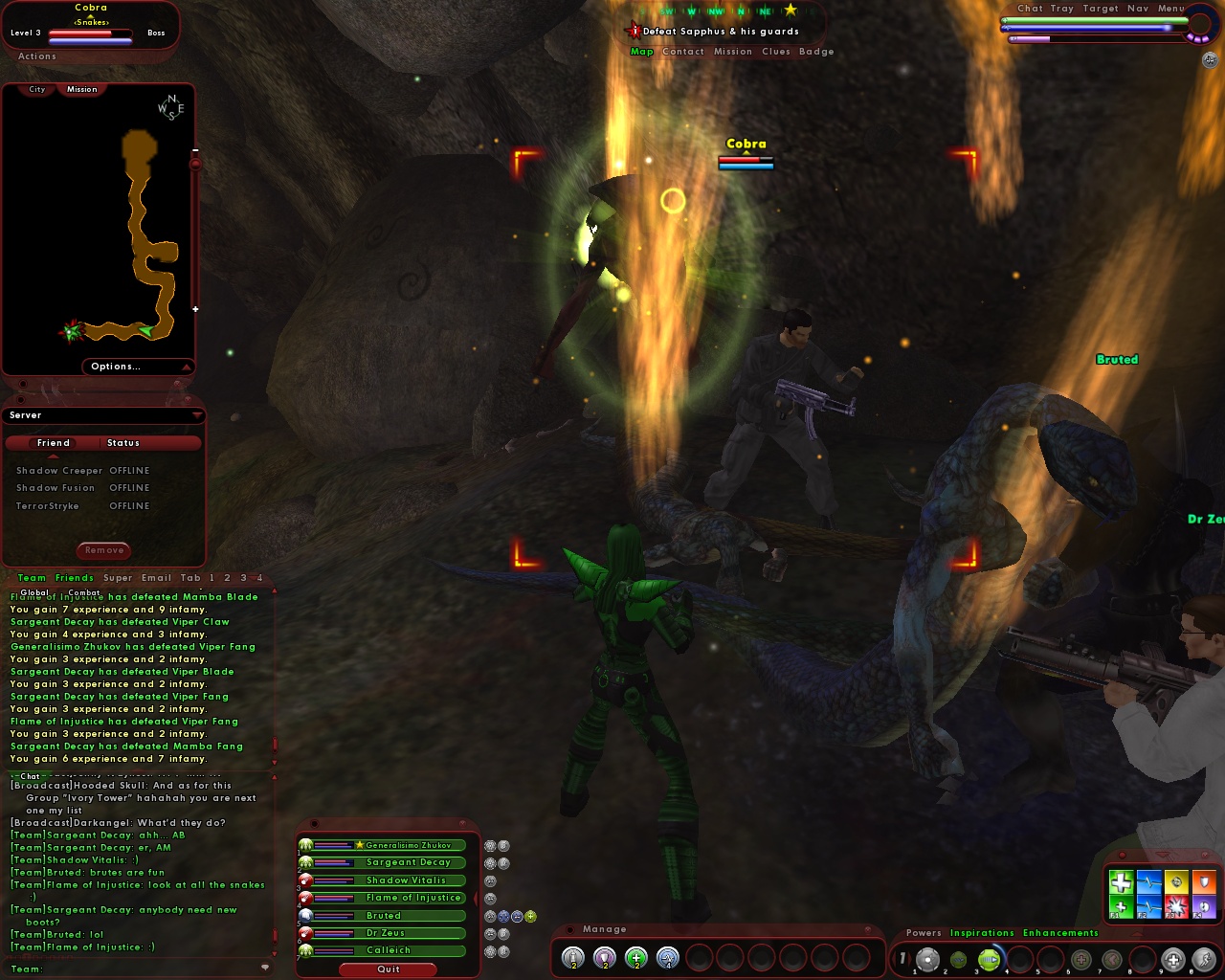Expand the map Options... menu
Image resolution: width=1225 pixels, height=980 pixels.
(x=116, y=366)
